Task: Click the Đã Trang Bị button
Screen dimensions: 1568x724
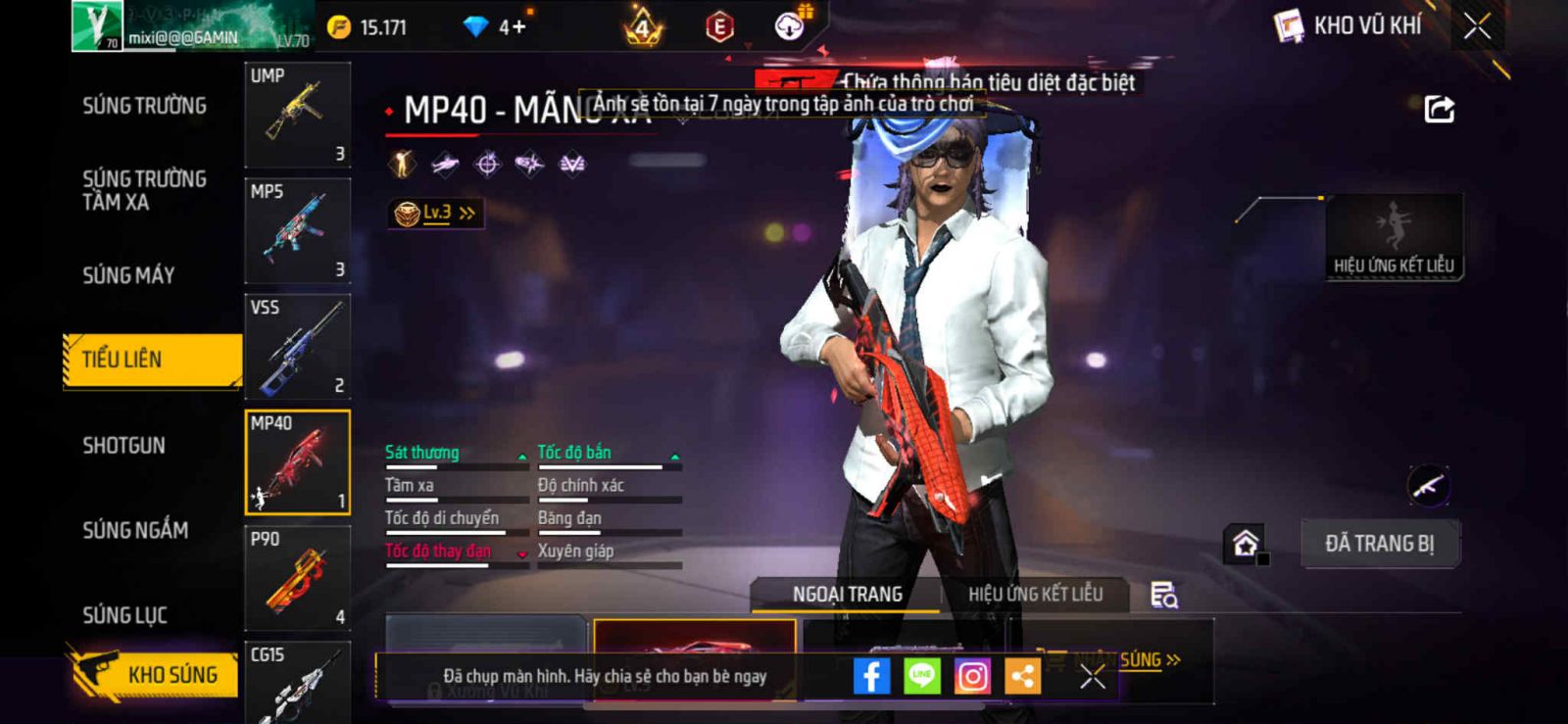Action: coord(1379,544)
